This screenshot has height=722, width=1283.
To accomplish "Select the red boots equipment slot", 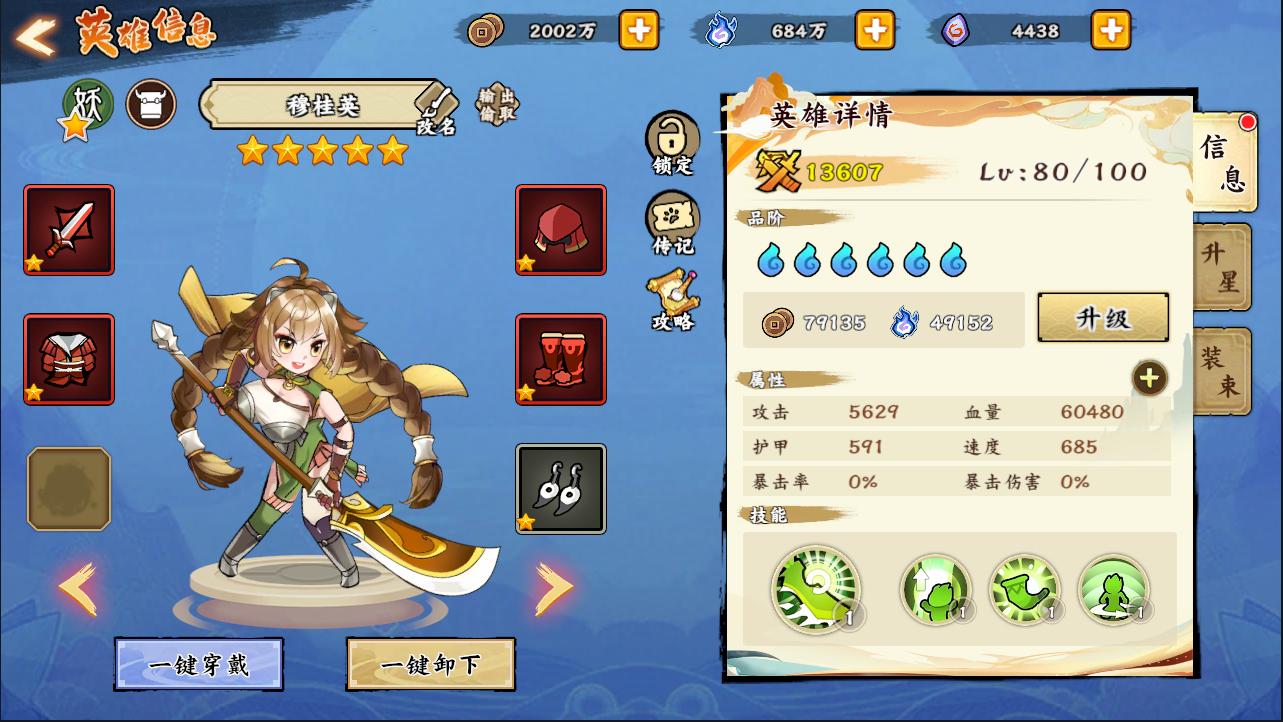I will [x=561, y=359].
